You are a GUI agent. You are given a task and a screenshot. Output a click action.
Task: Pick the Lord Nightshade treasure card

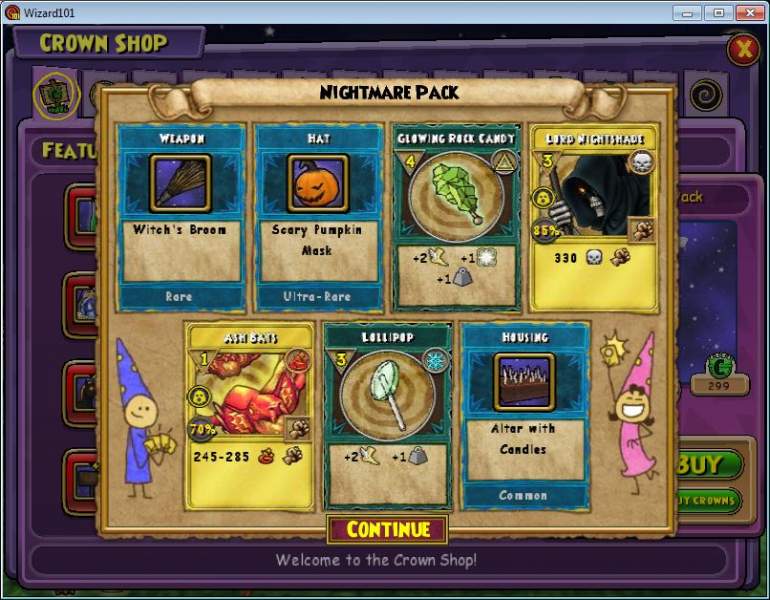[x=594, y=217]
